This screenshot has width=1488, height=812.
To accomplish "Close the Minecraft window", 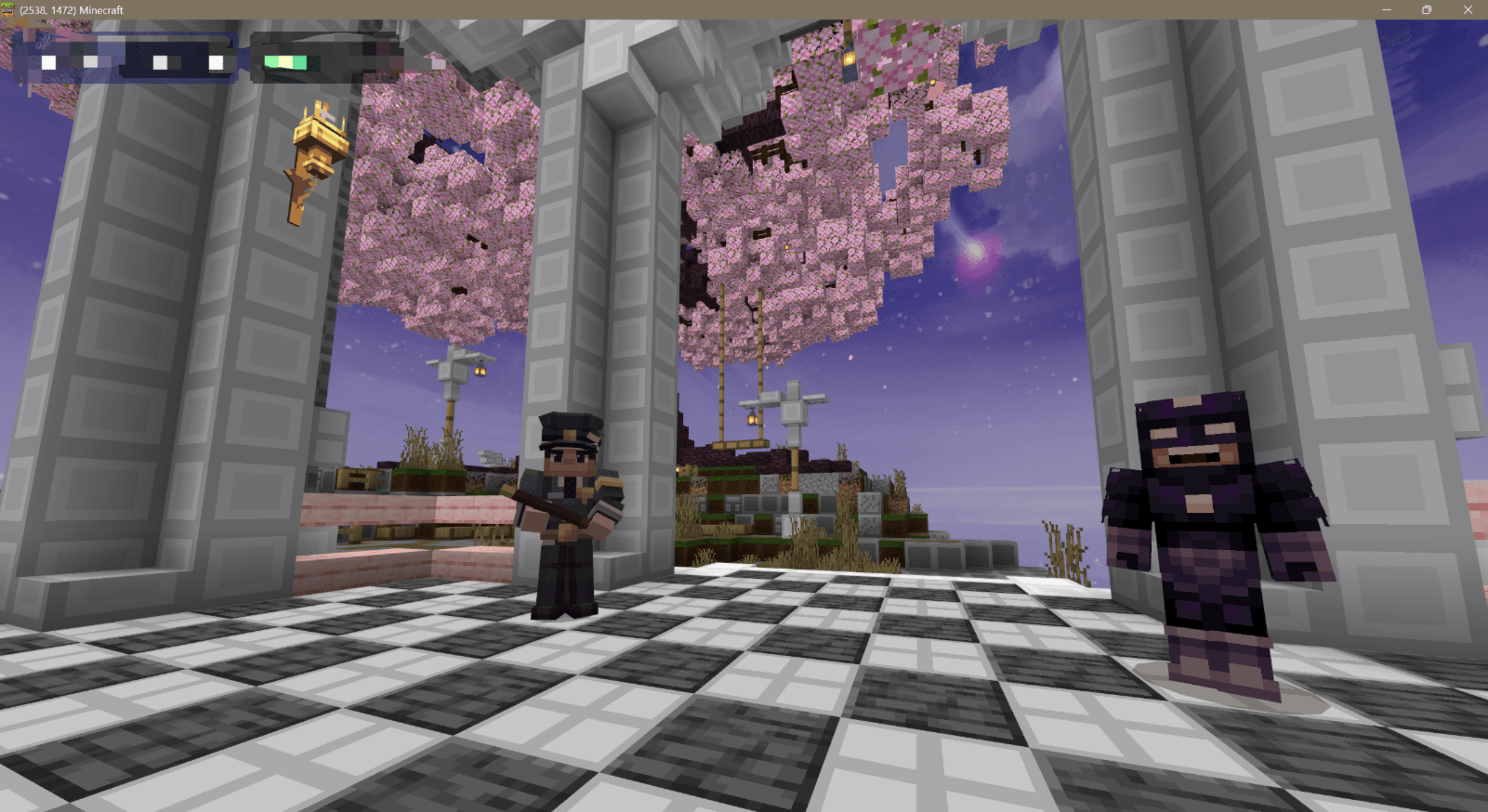I will click(x=1468, y=10).
